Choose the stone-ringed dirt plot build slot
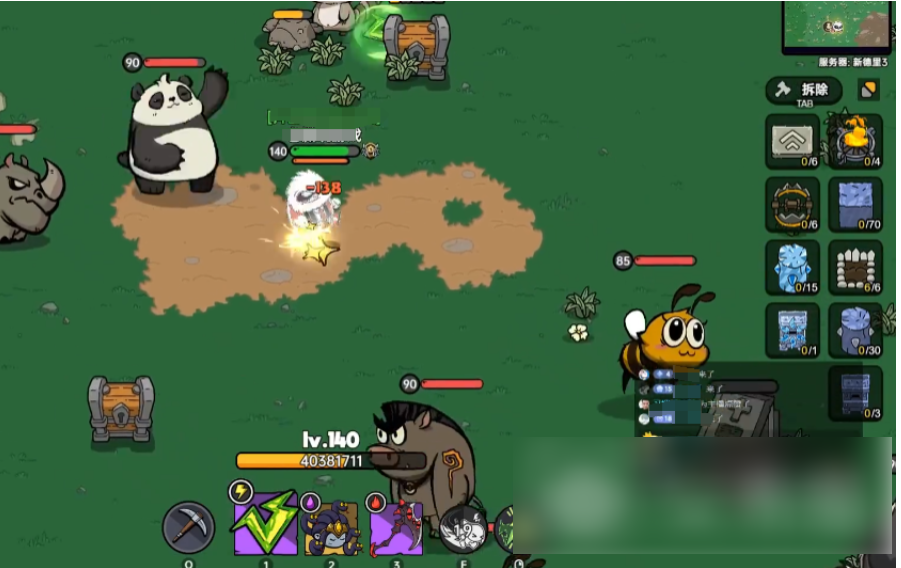The width and height of the screenshot is (901, 568). pyautogui.click(x=856, y=267)
